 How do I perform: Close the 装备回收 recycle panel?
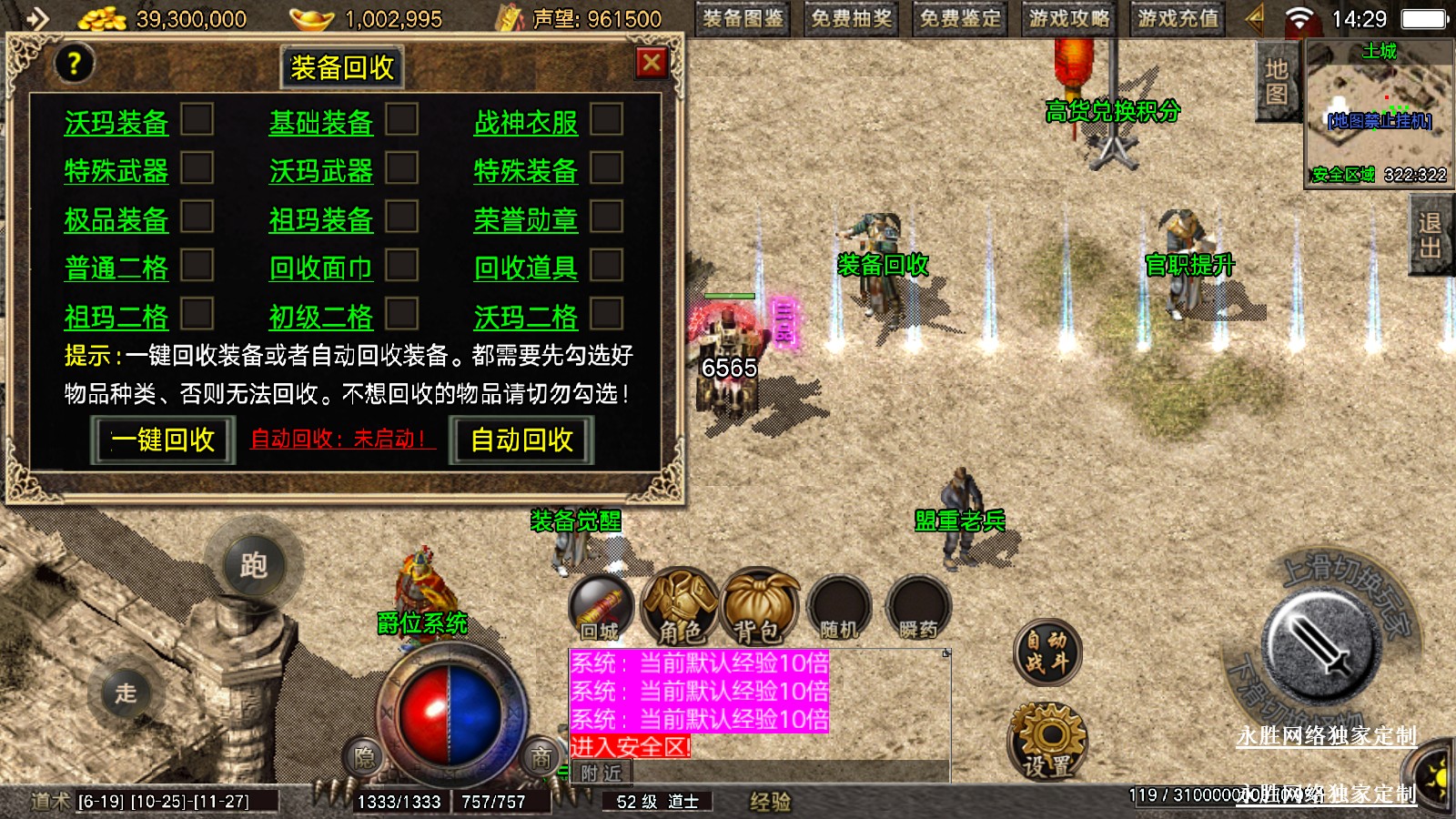tap(652, 63)
